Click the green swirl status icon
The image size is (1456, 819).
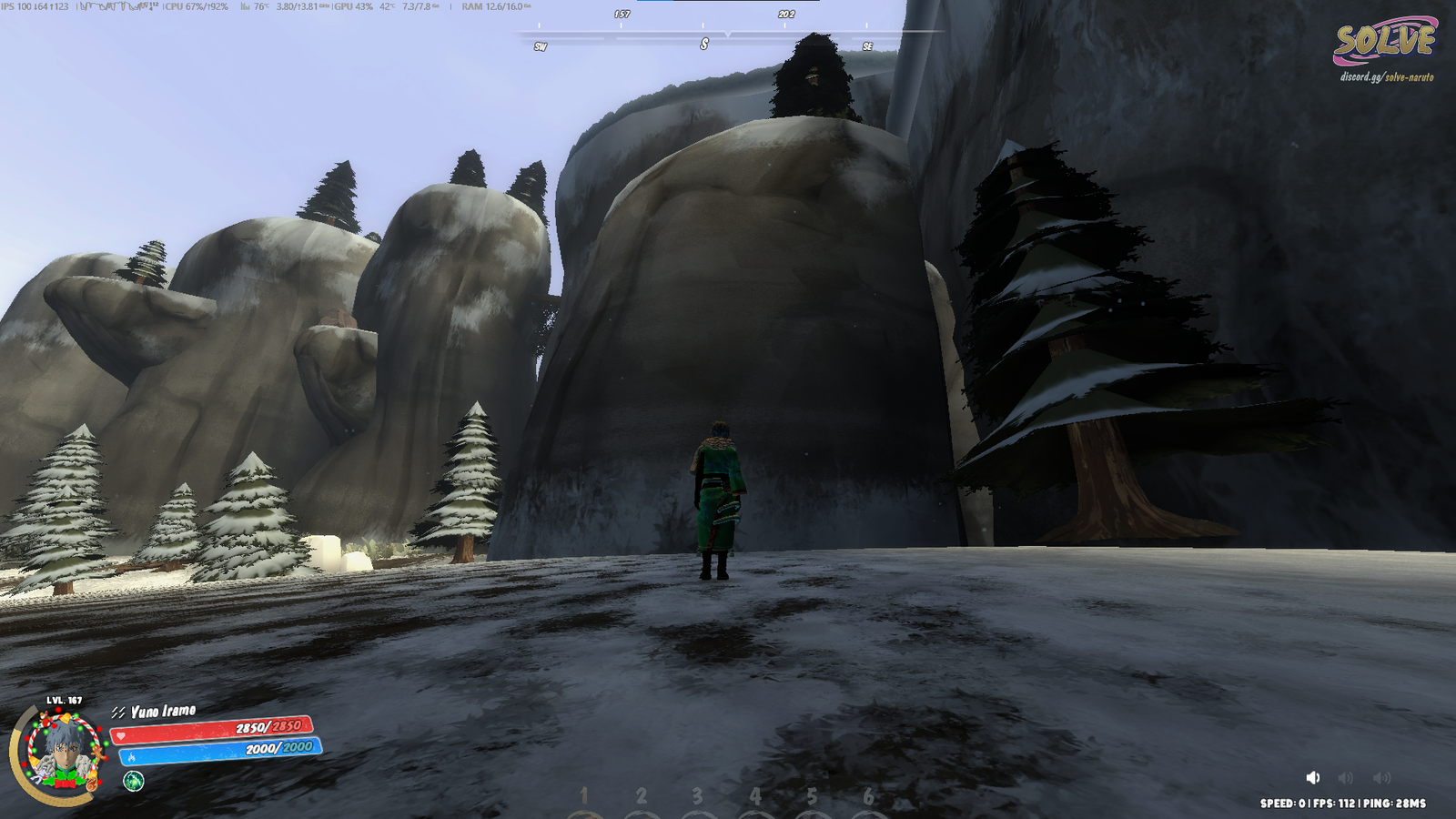(134, 781)
